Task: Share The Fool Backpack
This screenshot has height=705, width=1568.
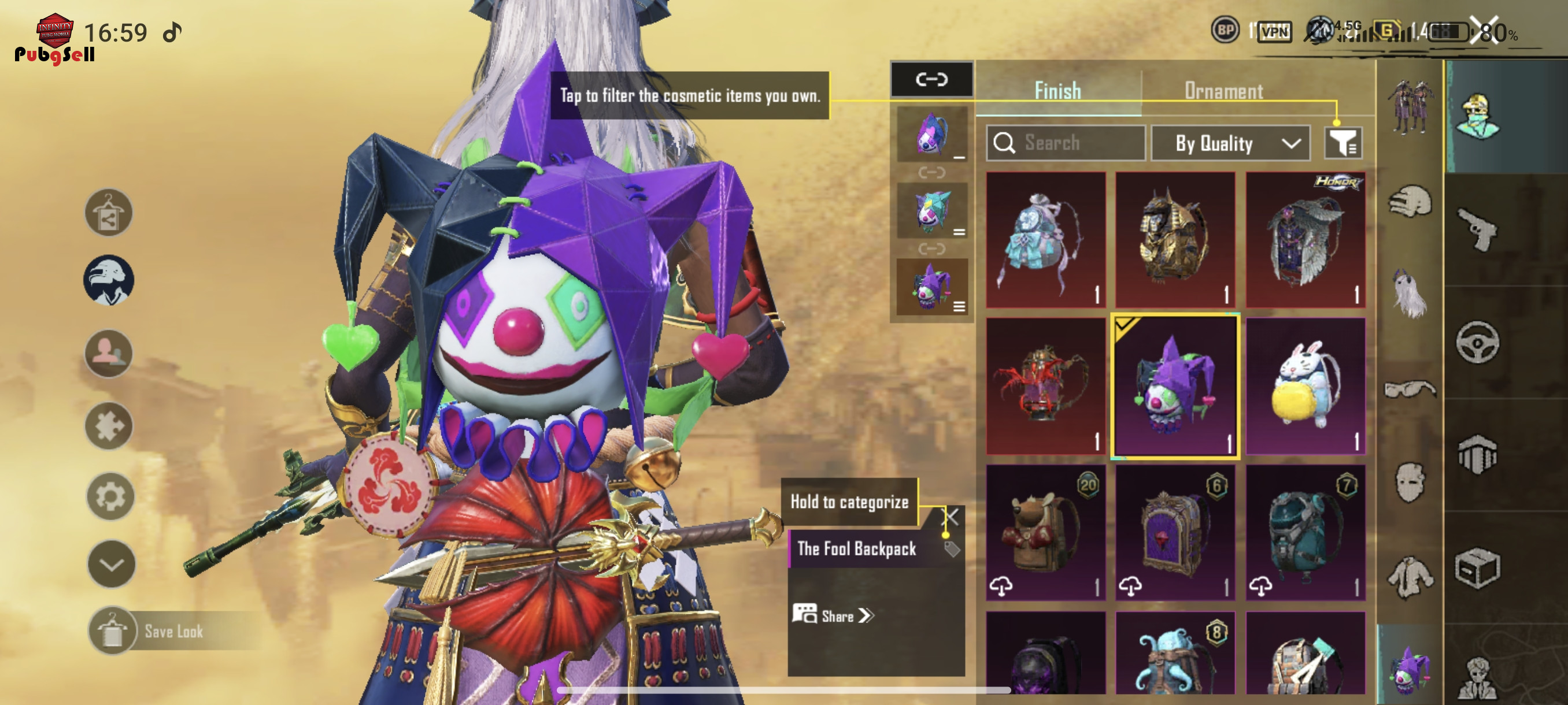Action: pos(833,615)
